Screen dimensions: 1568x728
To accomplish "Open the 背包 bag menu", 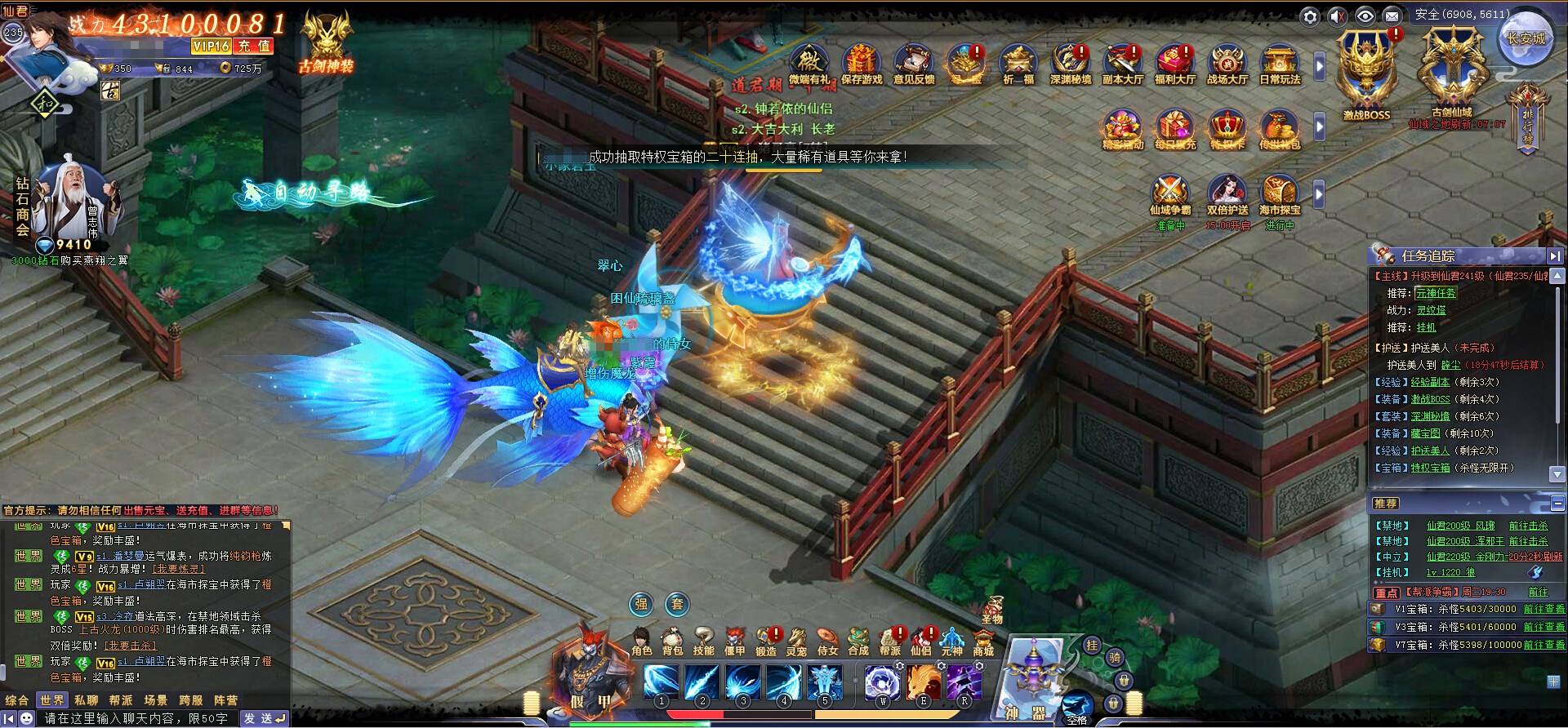I will point(672,641).
